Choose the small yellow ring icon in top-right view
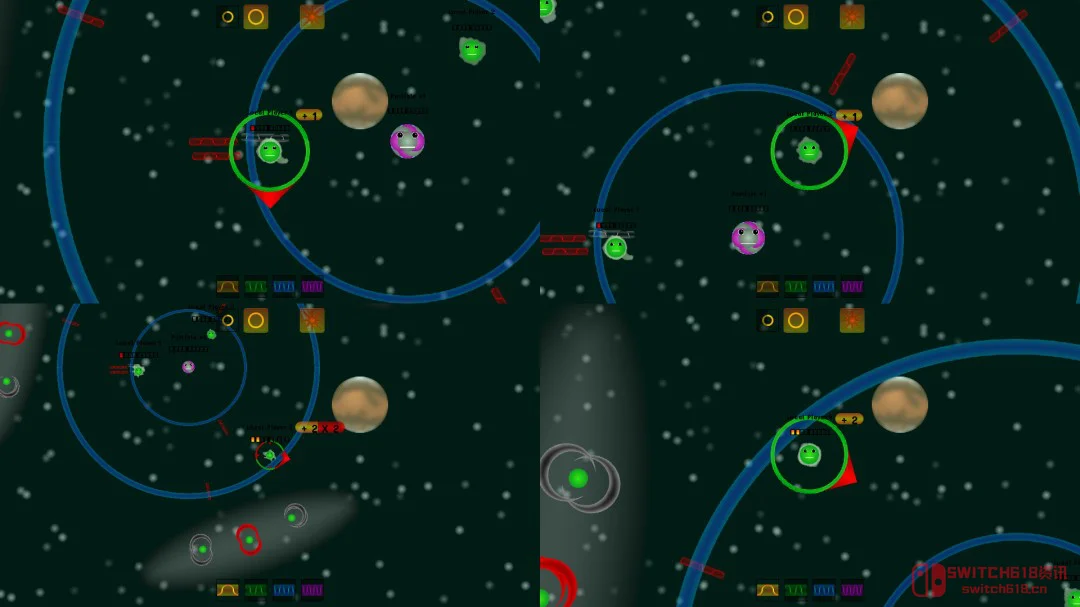This screenshot has height=607, width=1080. (768, 17)
